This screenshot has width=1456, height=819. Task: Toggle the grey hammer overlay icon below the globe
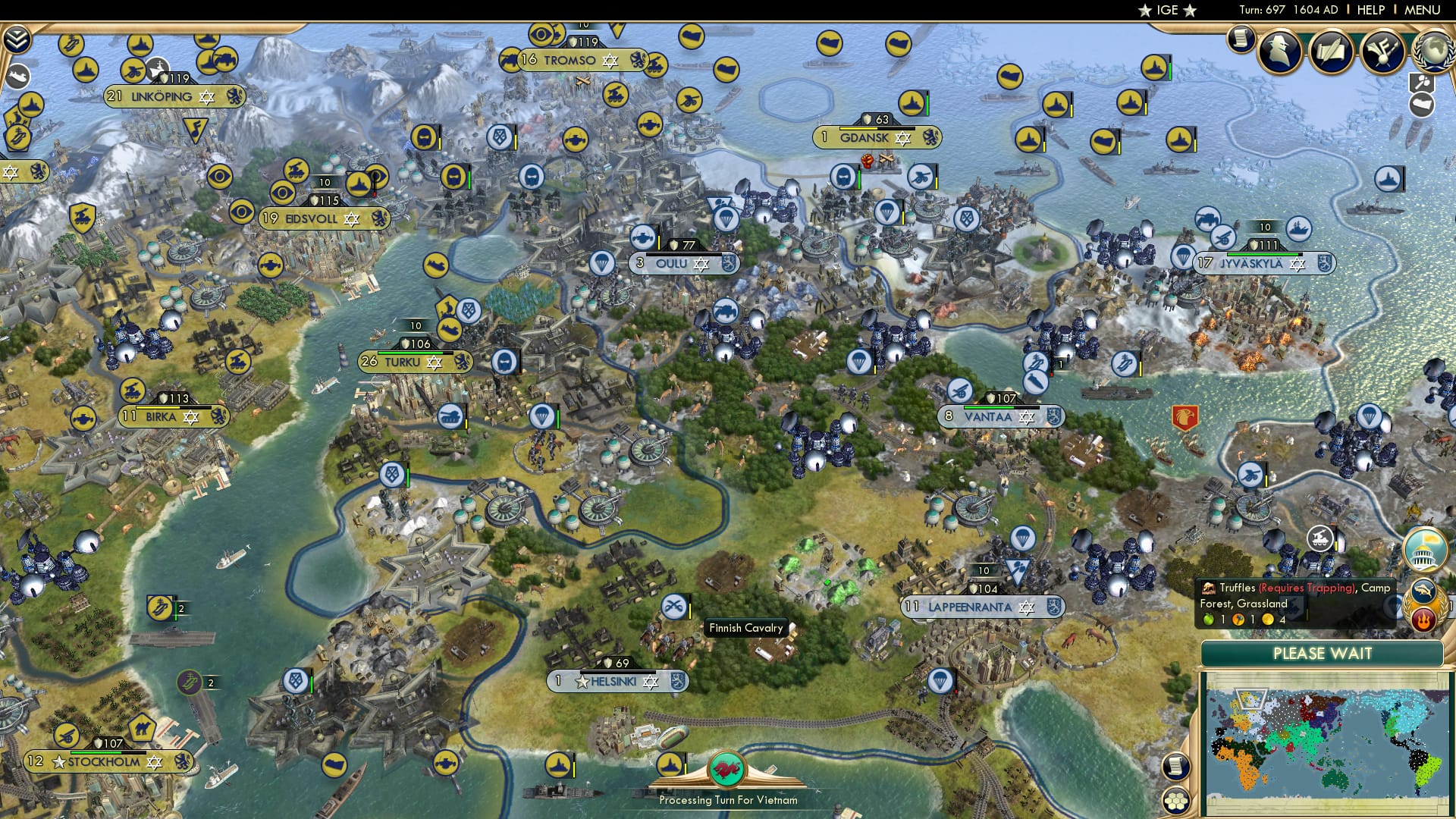pyautogui.click(x=1423, y=82)
